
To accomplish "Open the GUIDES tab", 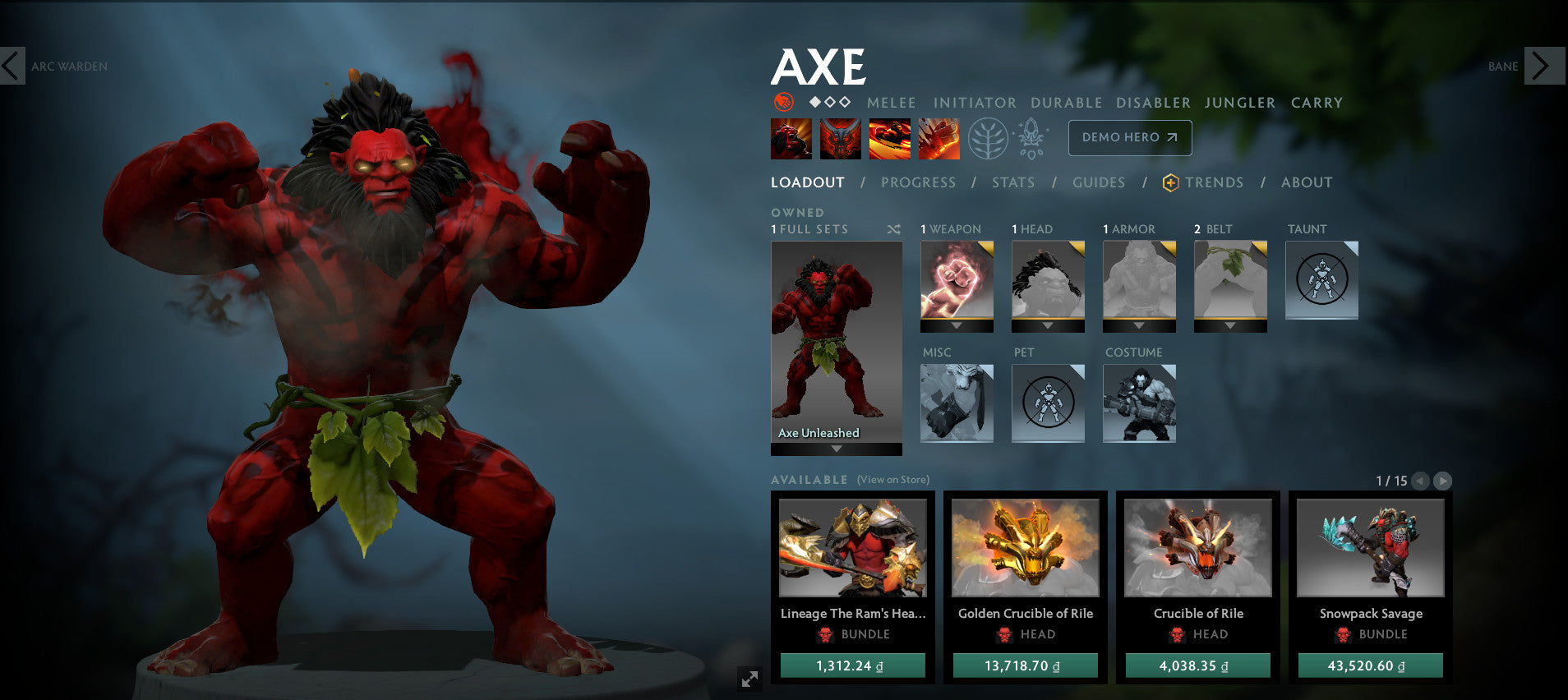I will coord(1099,182).
